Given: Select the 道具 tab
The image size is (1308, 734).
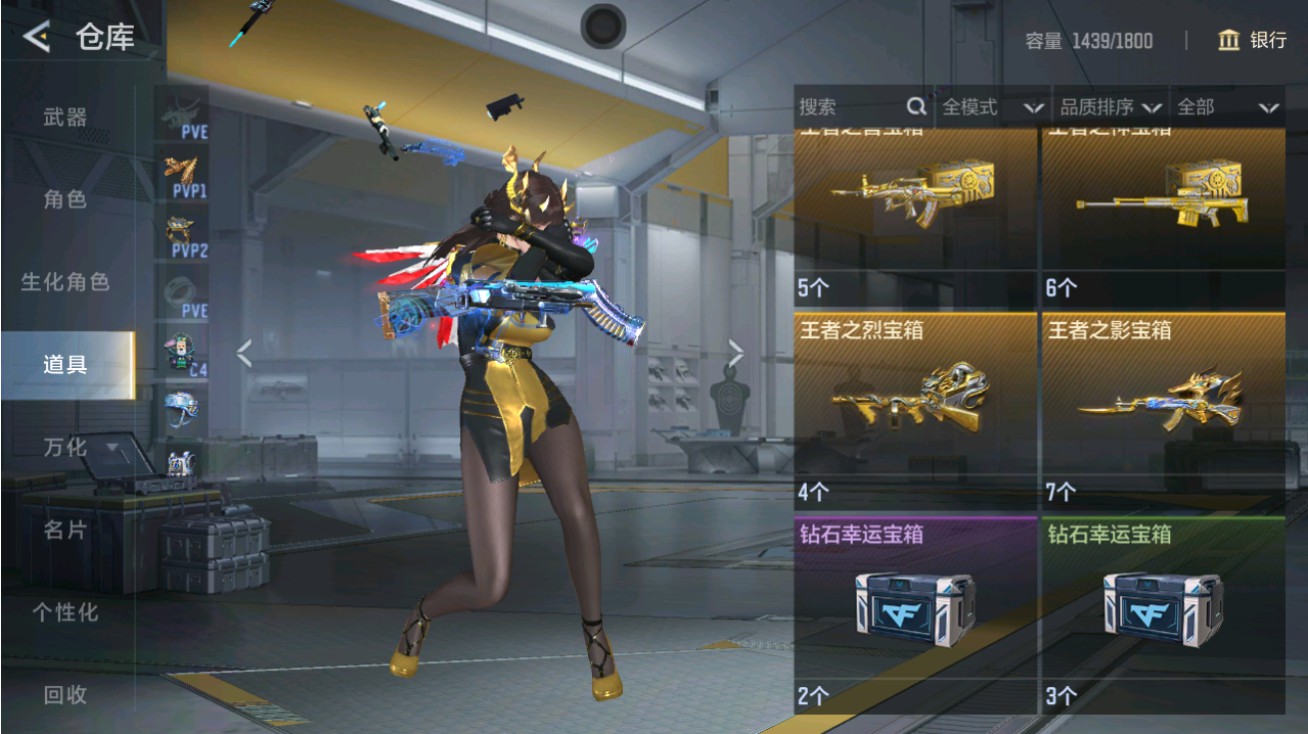Looking at the screenshot, I should point(65,365).
